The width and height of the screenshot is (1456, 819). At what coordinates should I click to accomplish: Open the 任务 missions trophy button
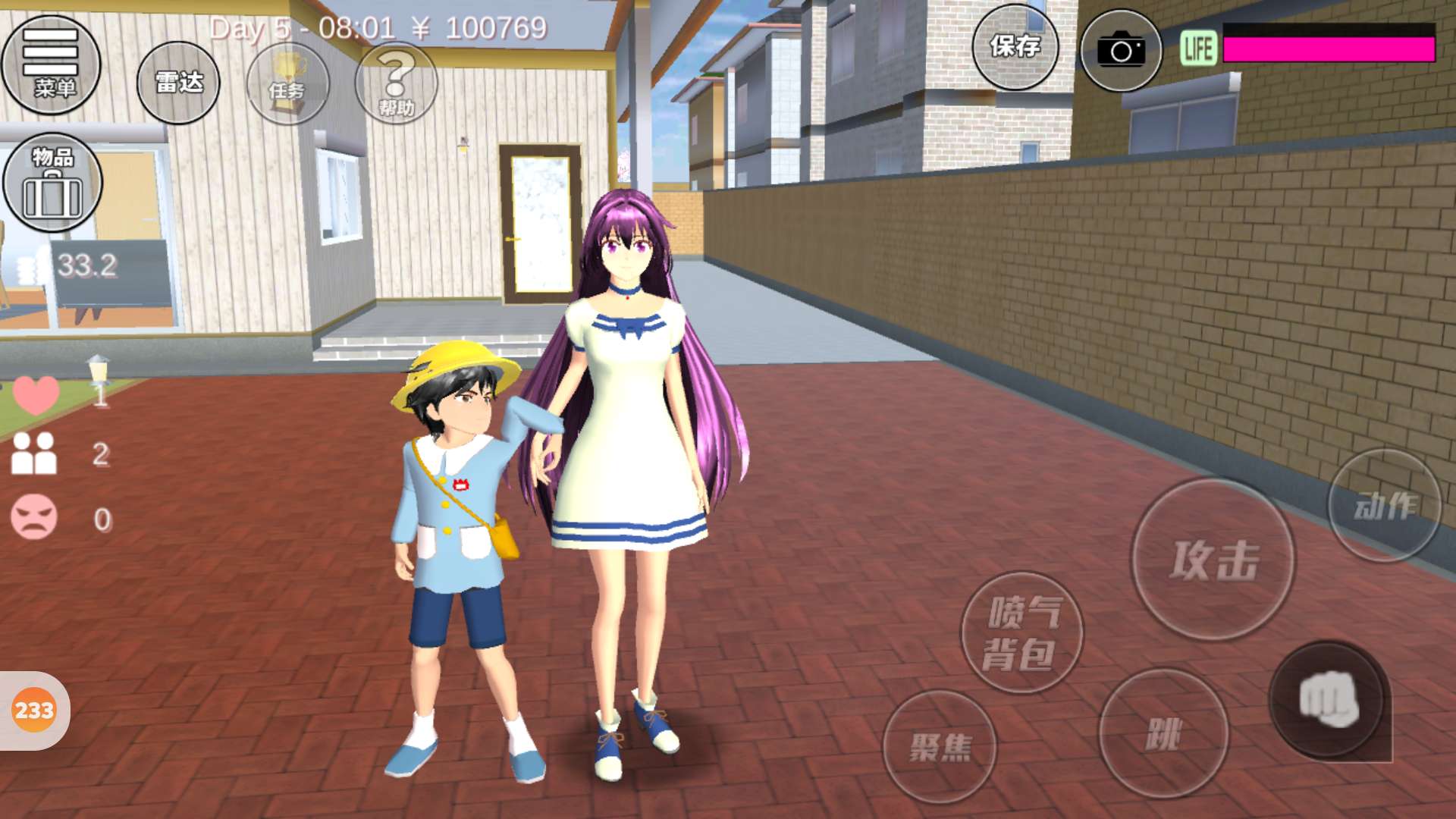click(288, 83)
